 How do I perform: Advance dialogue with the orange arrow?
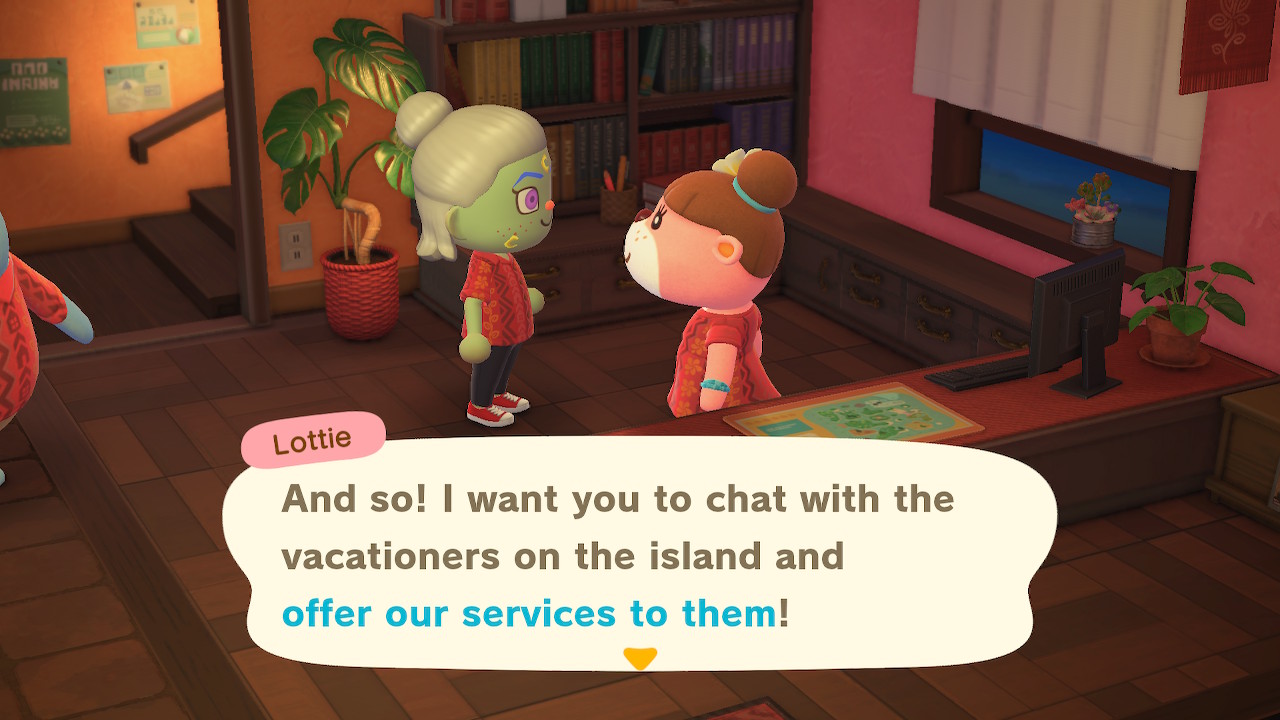[x=640, y=658]
